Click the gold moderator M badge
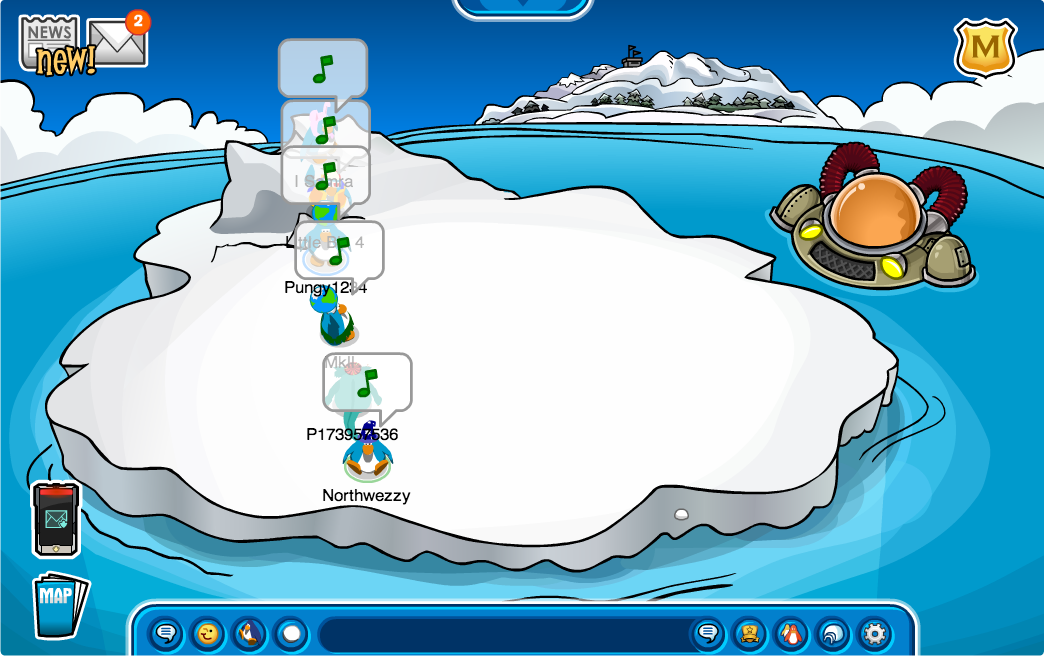Viewport: 1046px width, 656px height. click(984, 48)
